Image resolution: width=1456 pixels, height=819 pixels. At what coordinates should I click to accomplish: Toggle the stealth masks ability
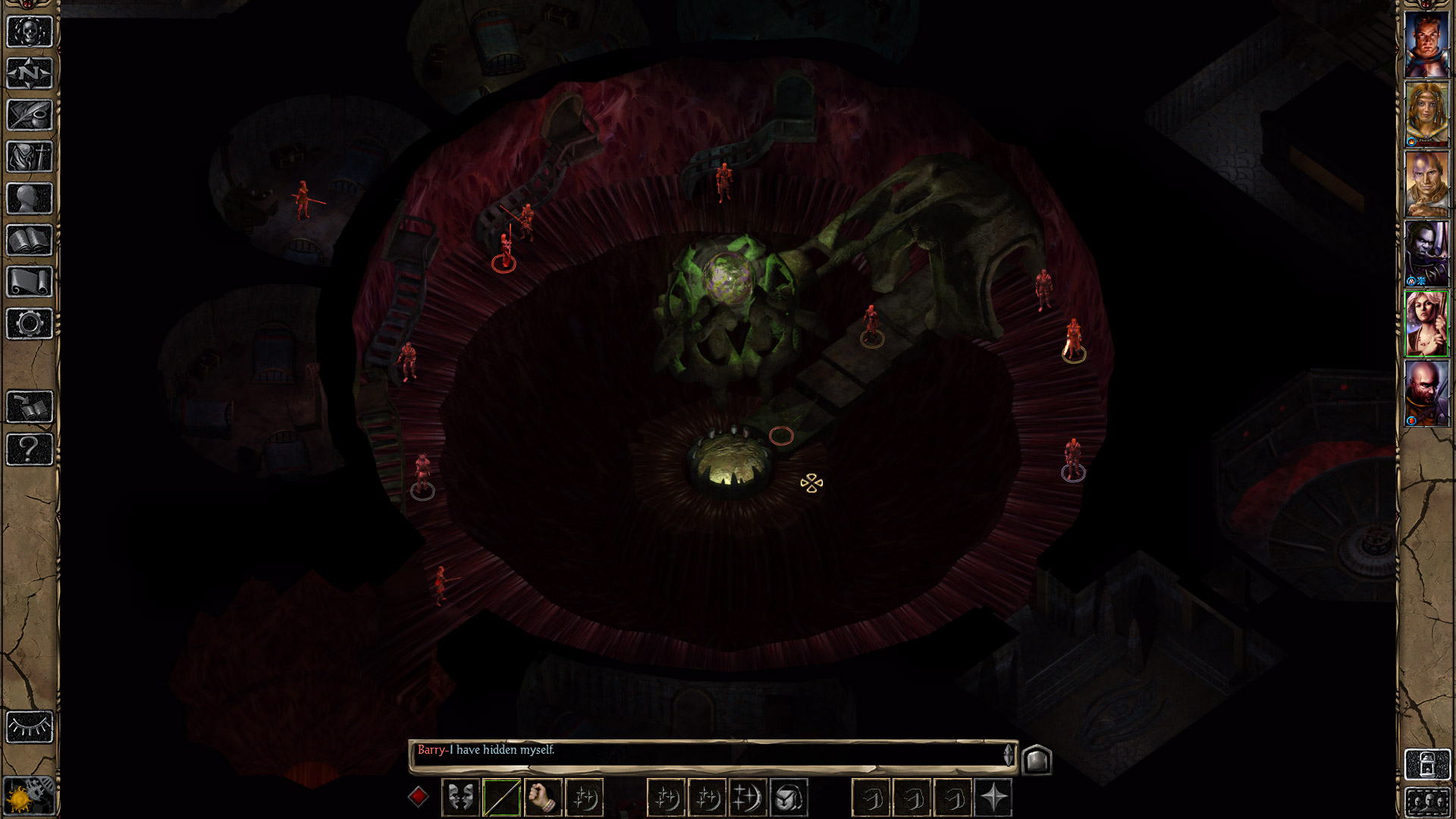(460, 797)
